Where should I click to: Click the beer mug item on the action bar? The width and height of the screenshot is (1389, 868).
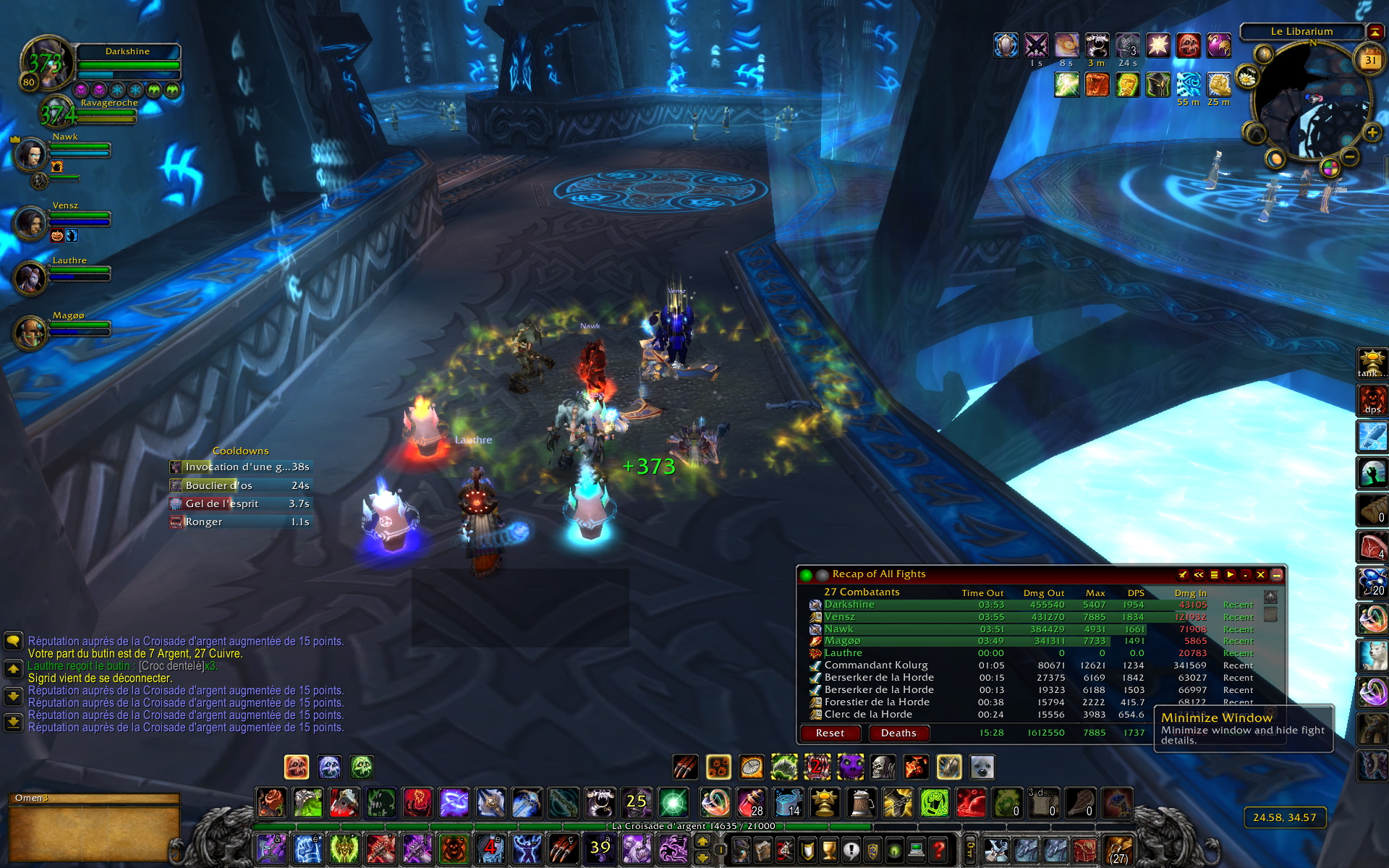[861, 803]
